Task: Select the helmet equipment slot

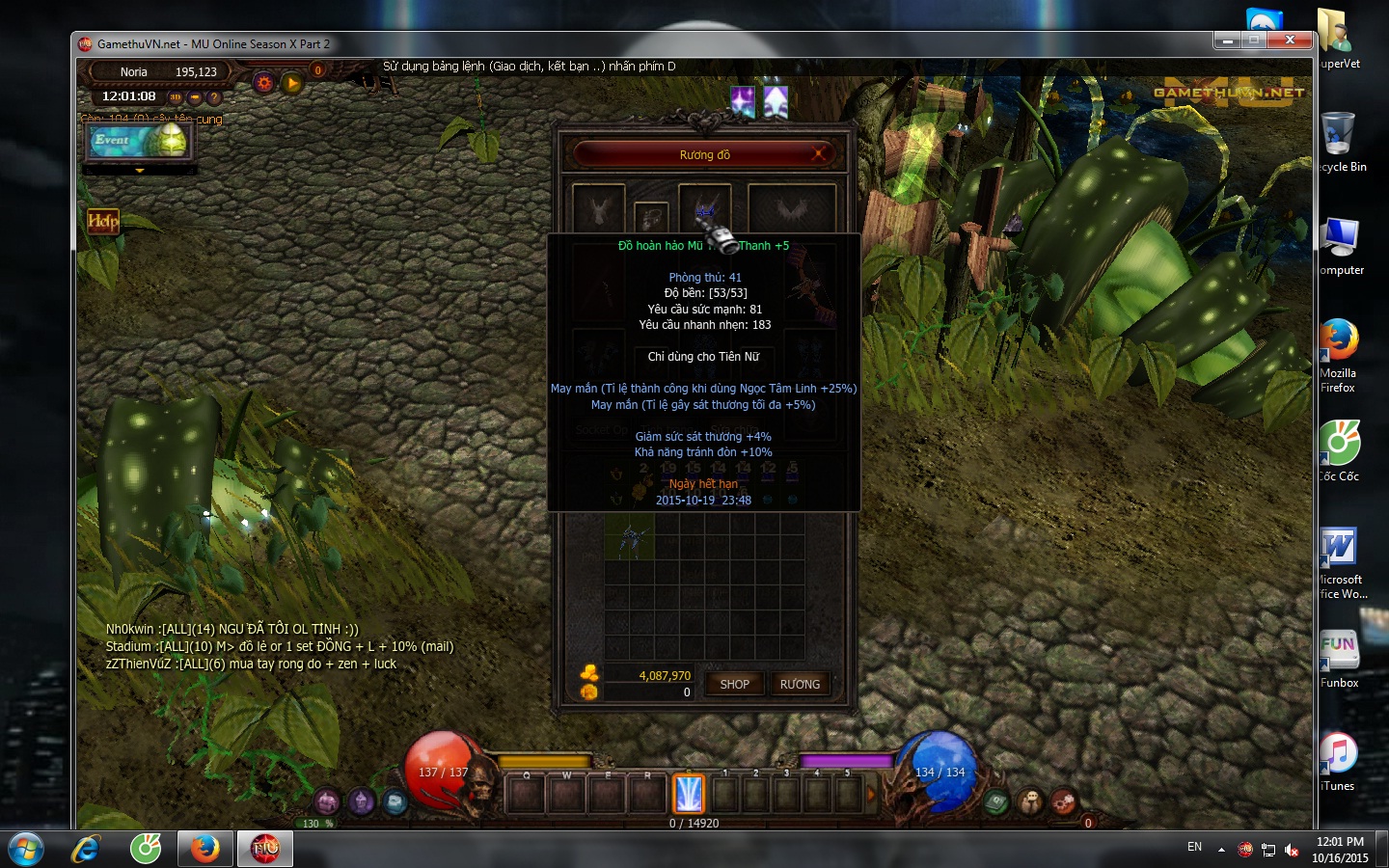Action: click(704, 207)
